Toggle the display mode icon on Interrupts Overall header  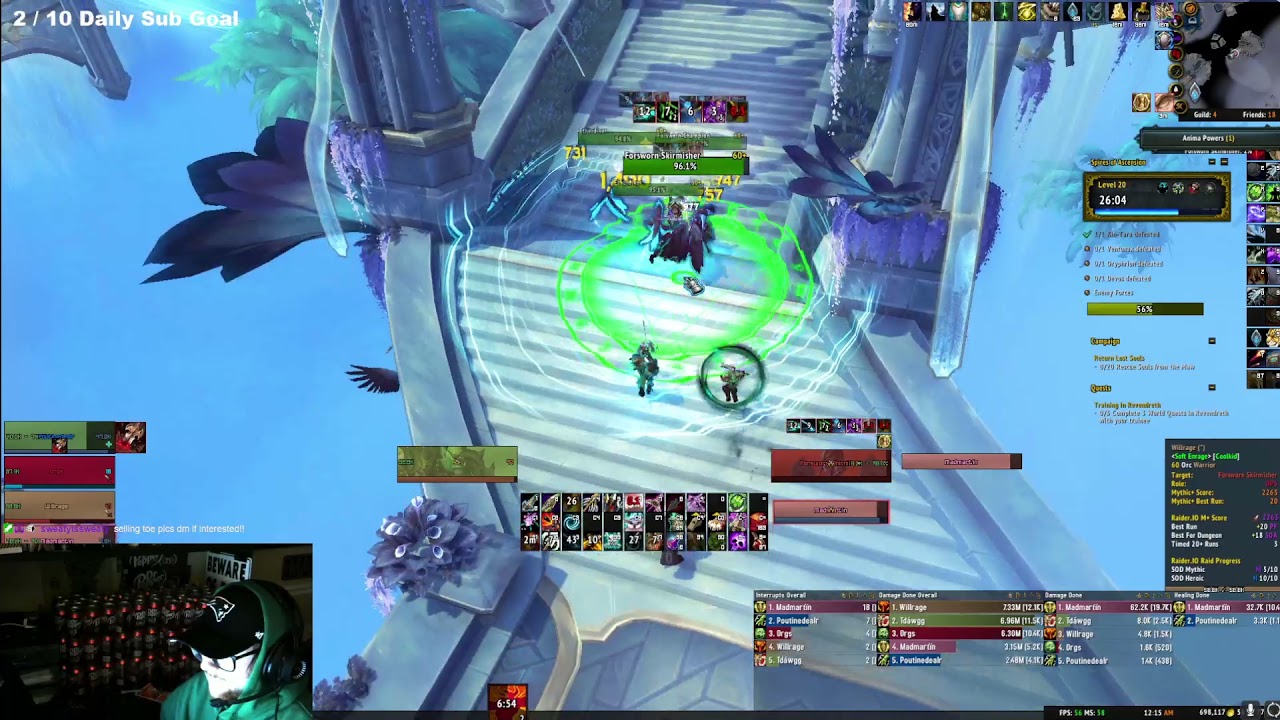[x=856, y=595]
